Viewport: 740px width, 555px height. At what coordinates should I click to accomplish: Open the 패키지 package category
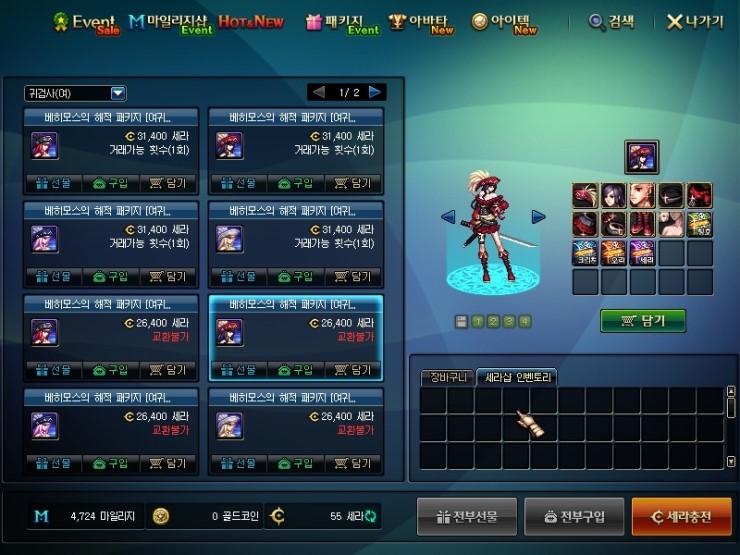(x=341, y=21)
